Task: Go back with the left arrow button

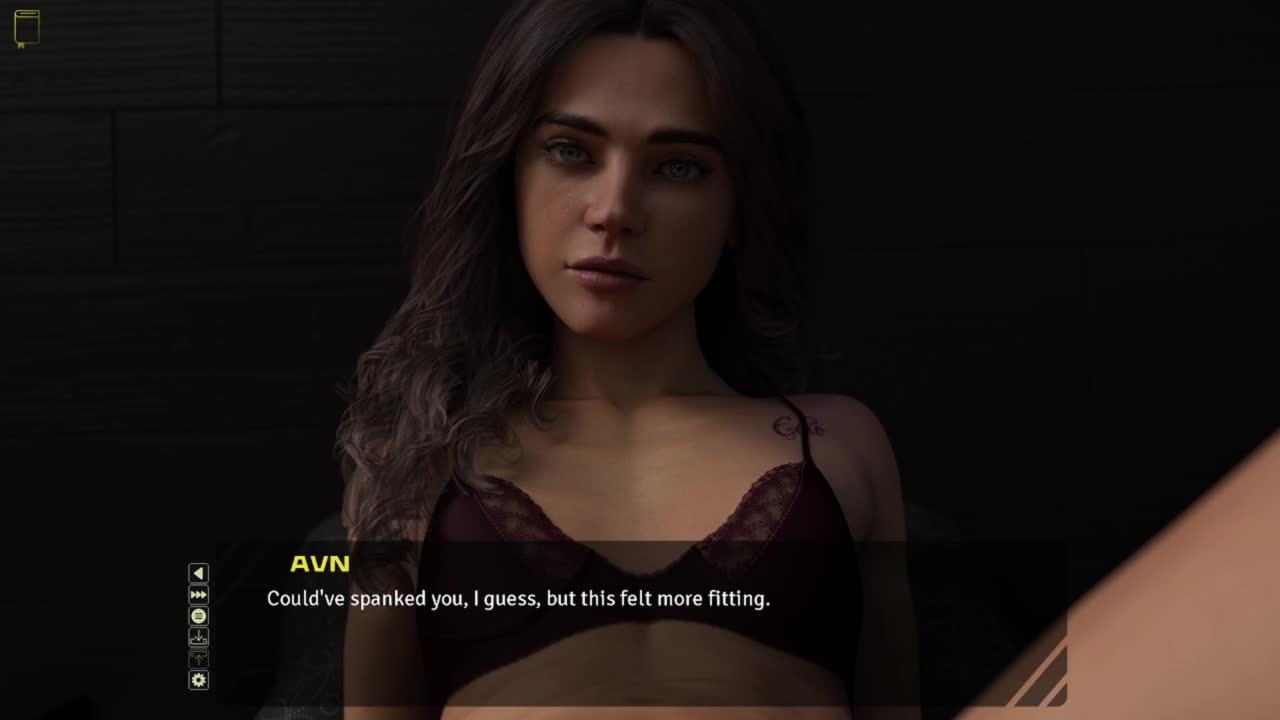Action: click(199, 573)
